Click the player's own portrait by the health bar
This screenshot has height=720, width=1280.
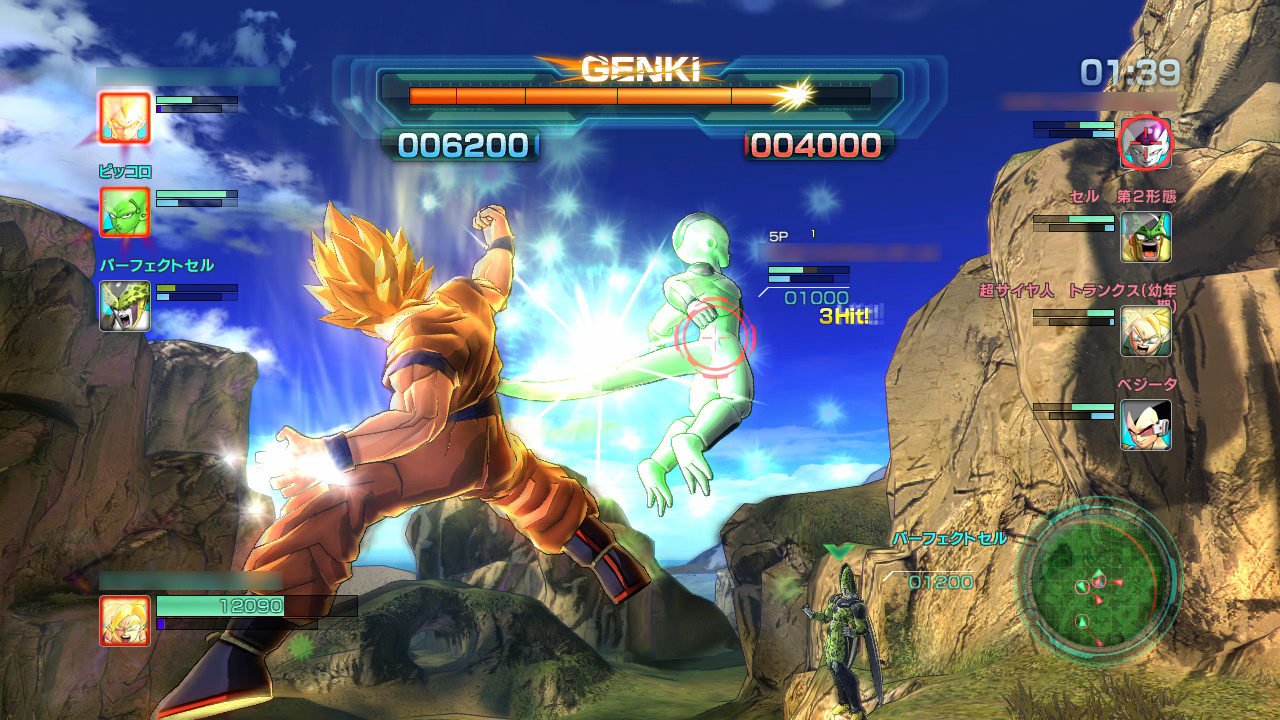tap(125, 620)
